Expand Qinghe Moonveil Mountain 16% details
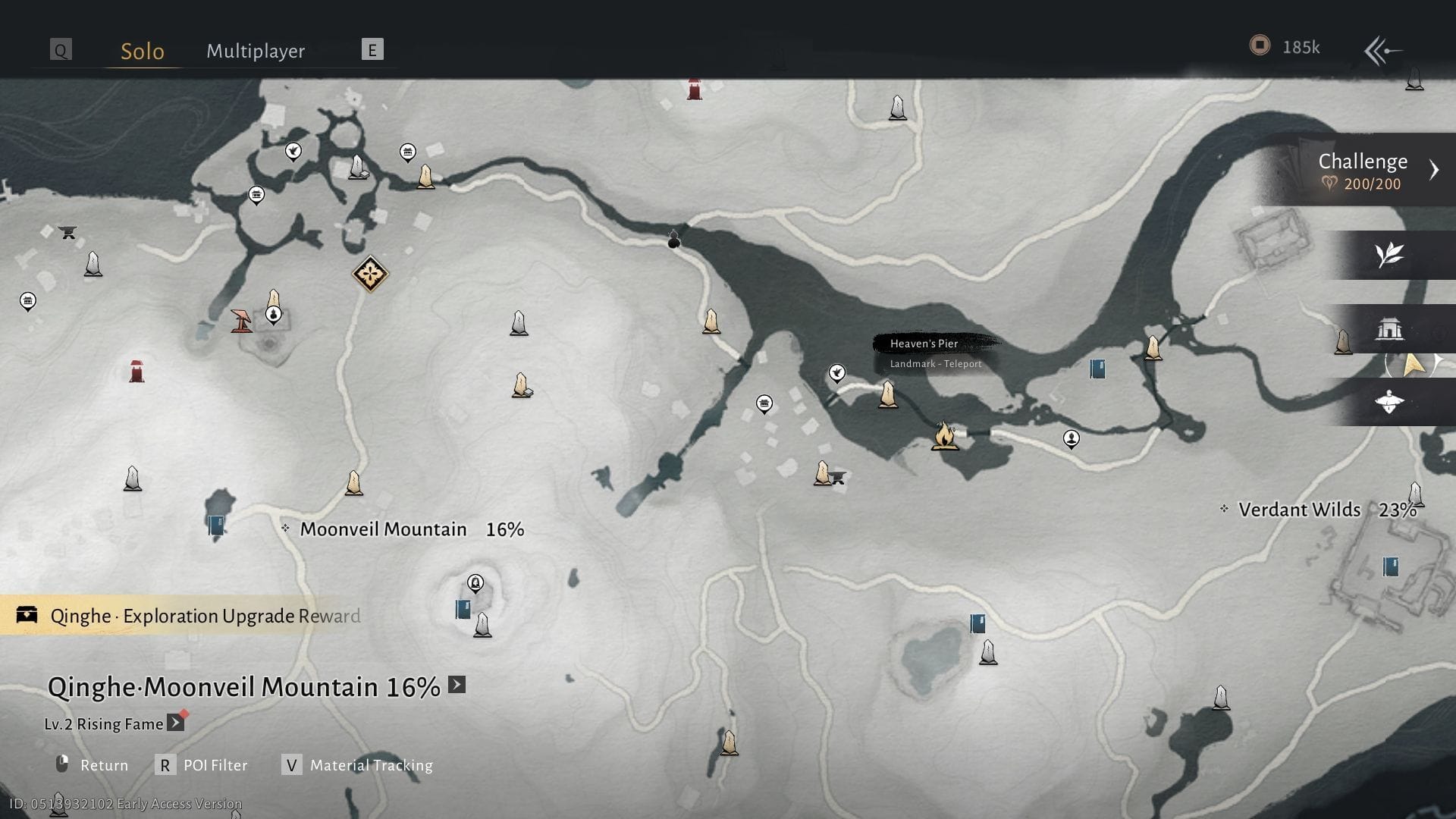The height and width of the screenshot is (819, 1456). tap(457, 685)
